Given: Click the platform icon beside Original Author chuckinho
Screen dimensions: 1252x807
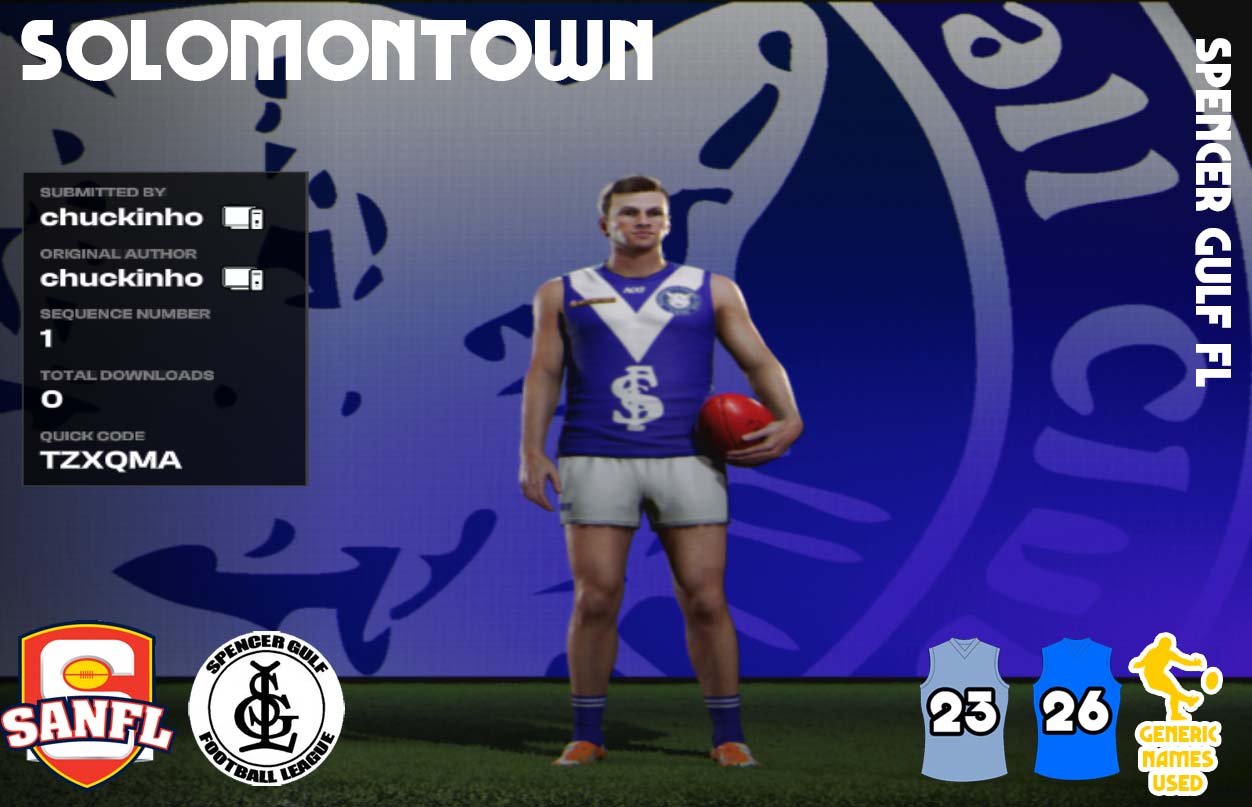Looking at the screenshot, I should tap(243, 278).
